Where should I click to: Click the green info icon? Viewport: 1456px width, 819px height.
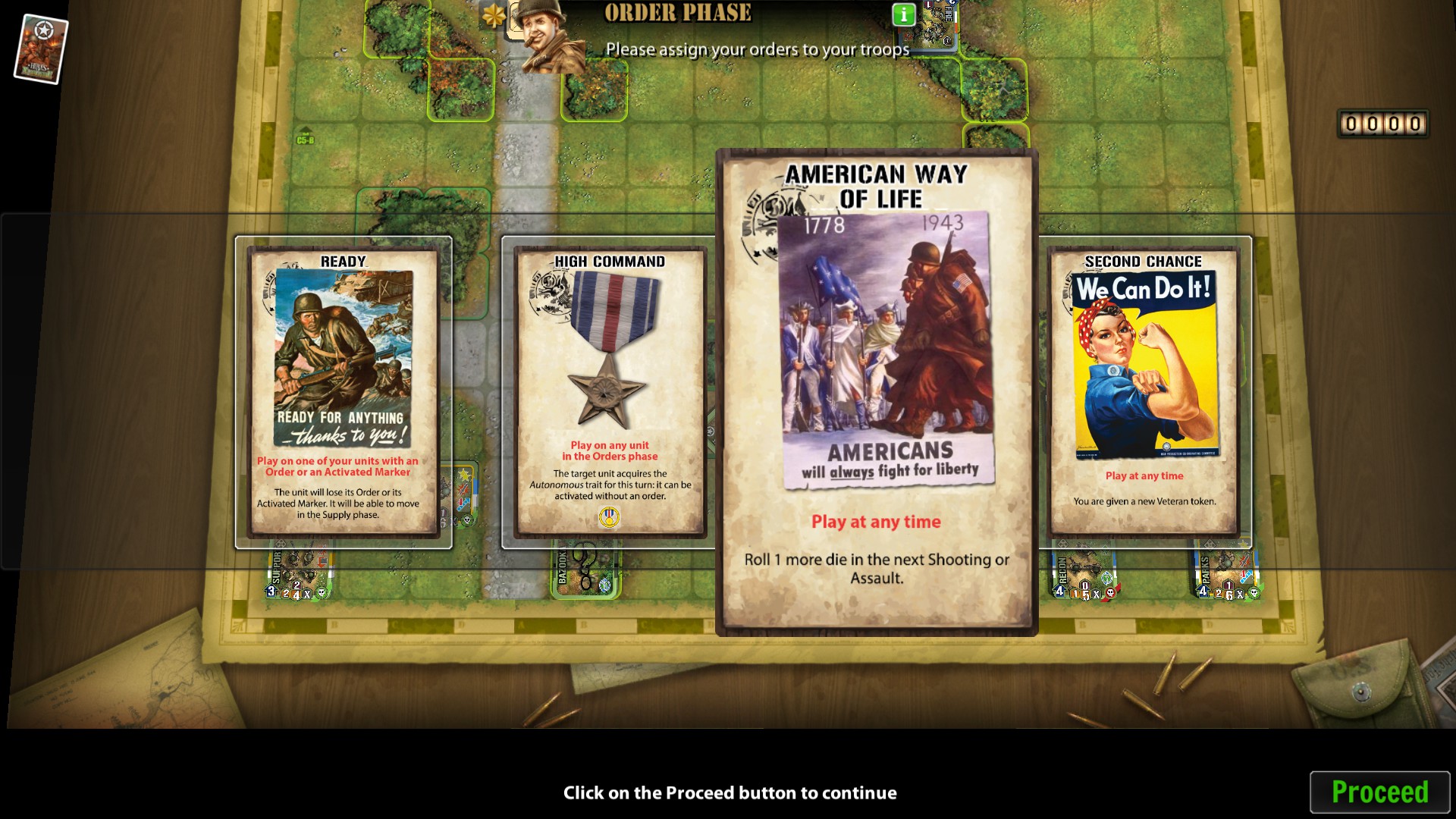902,14
